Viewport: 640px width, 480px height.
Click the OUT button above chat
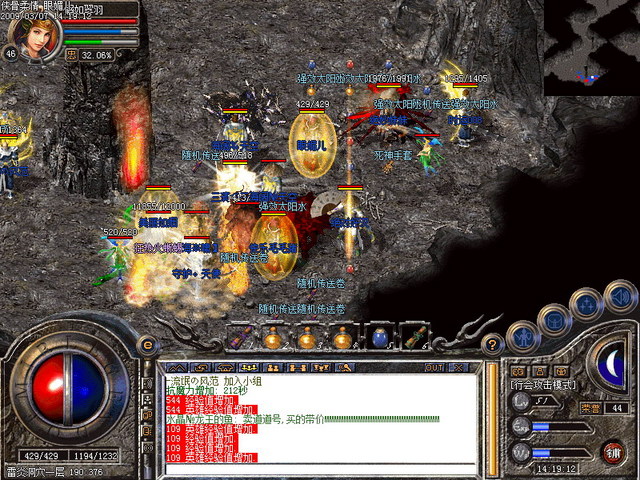coord(434,367)
